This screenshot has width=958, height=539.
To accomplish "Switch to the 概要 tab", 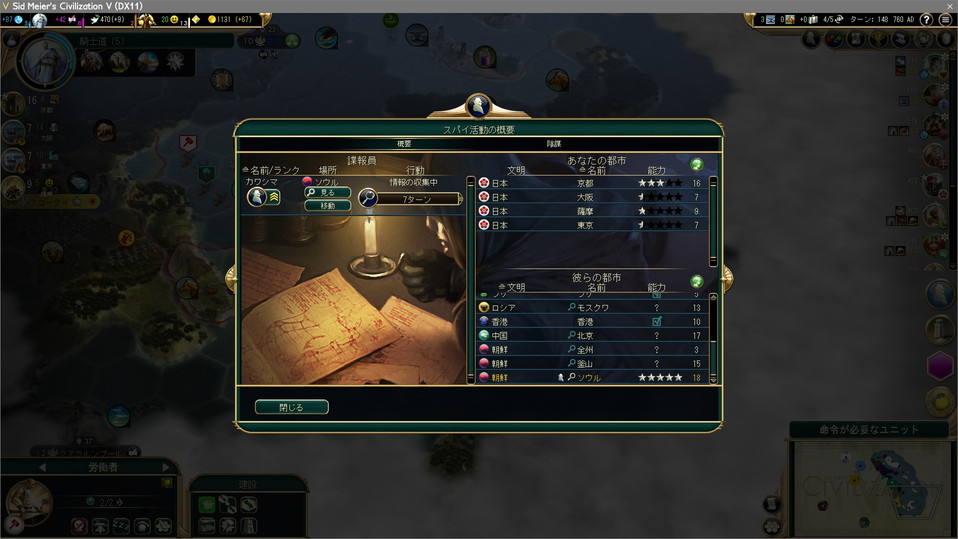I will pos(404,144).
